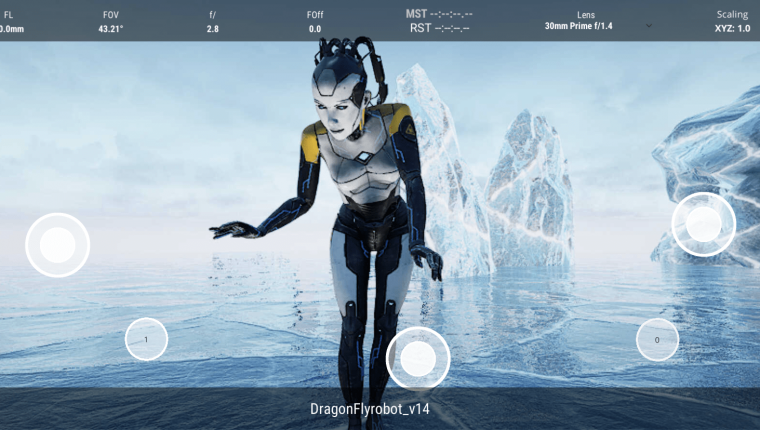This screenshot has height=430, width=760.
Task: Click the small circle button labeled 1
Action: coord(146,340)
